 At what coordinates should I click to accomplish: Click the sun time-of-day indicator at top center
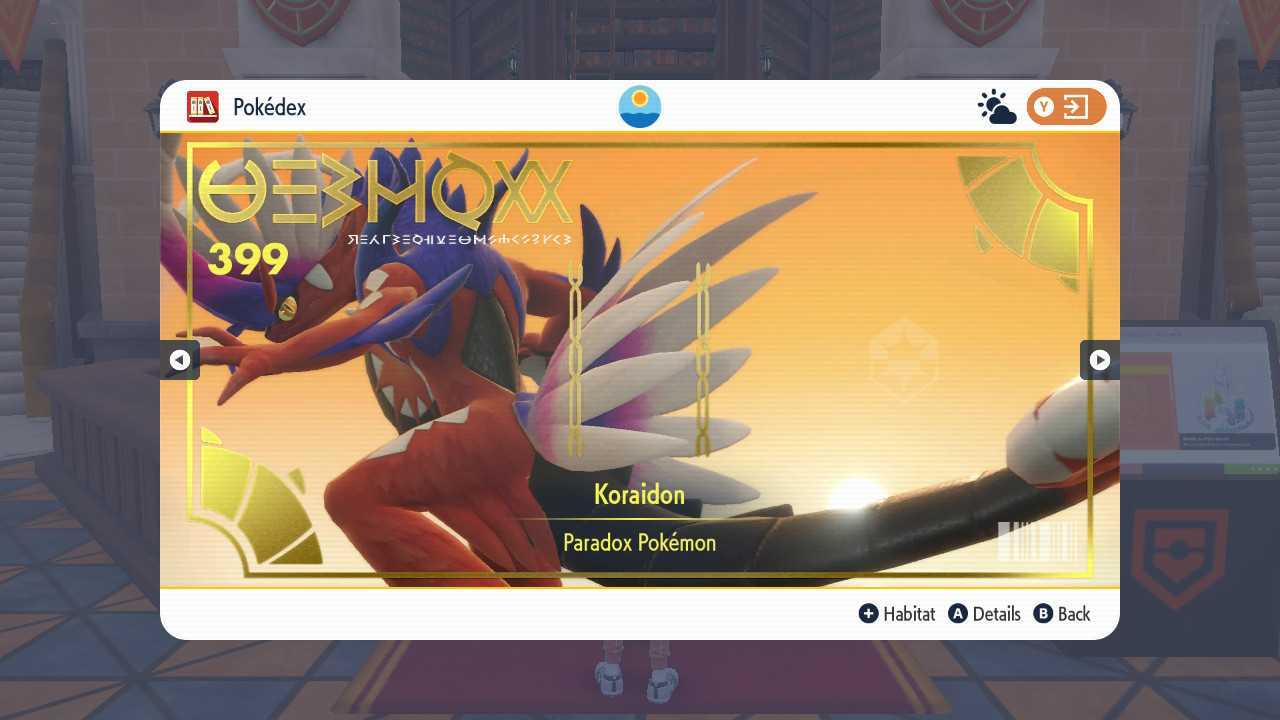639,107
